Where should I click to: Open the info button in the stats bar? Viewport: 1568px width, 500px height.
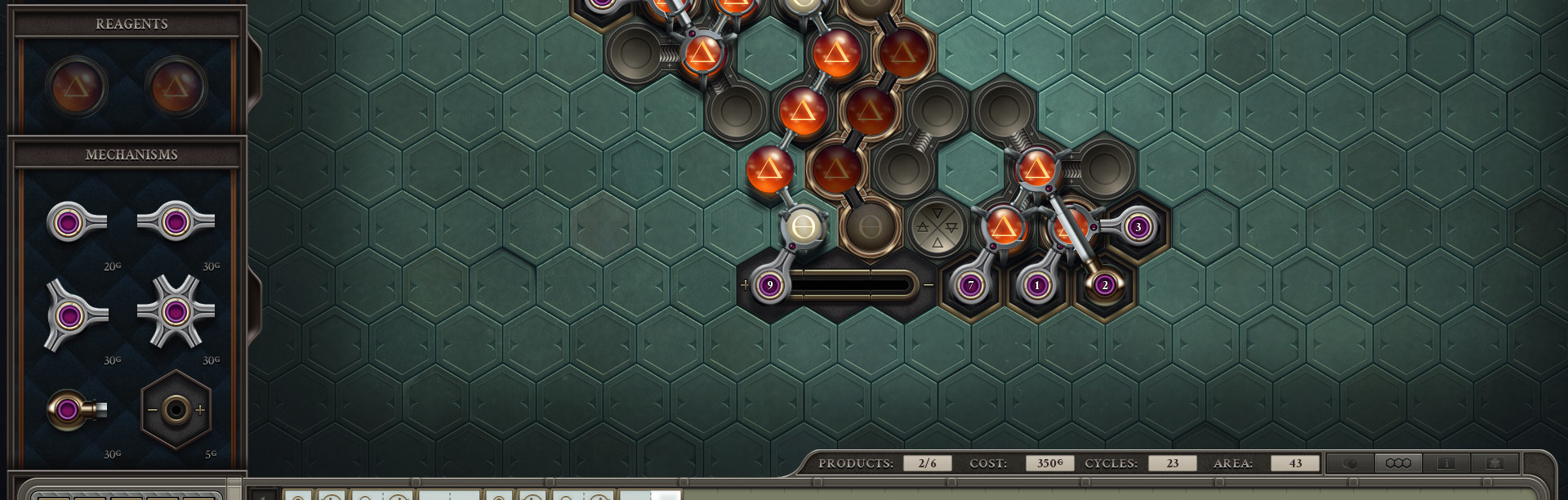click(1446, 463)
